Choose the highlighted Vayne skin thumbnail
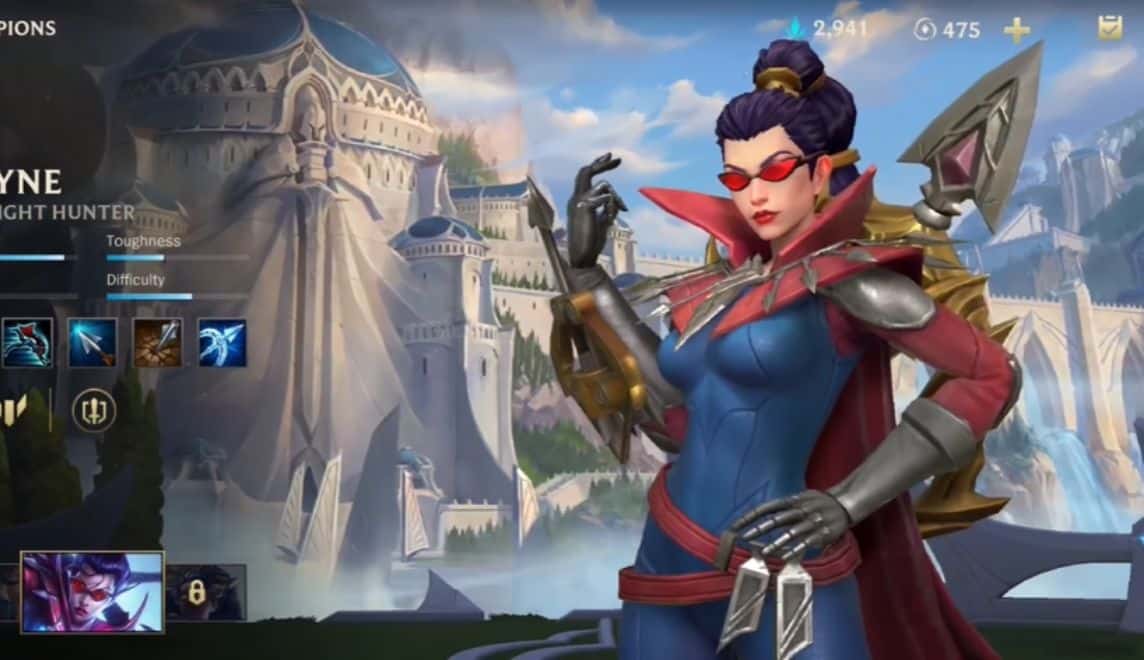Image resolution: width=1144 pixels, height=660 pixels. click(92, 592)
